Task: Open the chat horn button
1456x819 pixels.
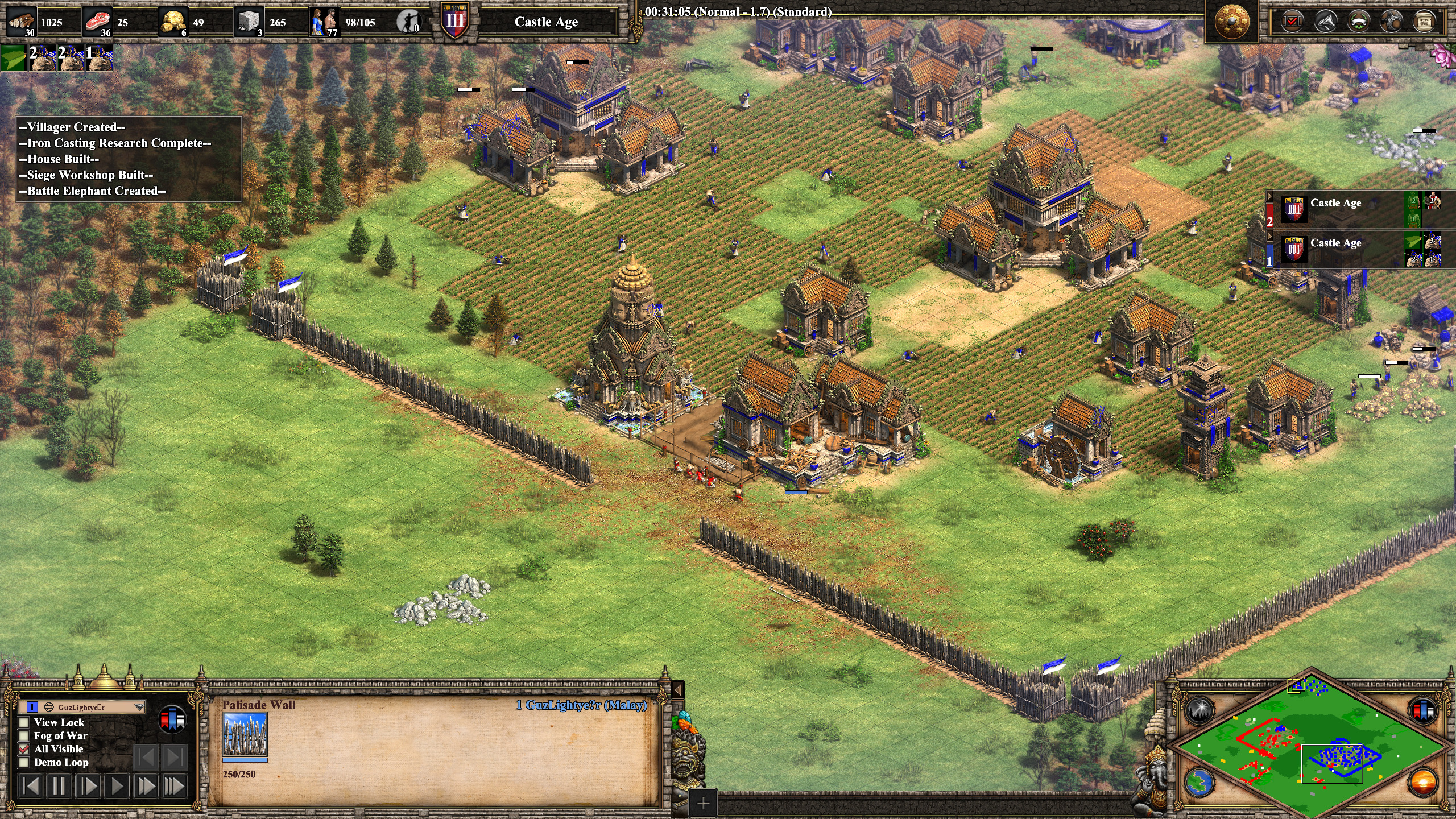Action: pyautogui.click(x=1325, y=22)
